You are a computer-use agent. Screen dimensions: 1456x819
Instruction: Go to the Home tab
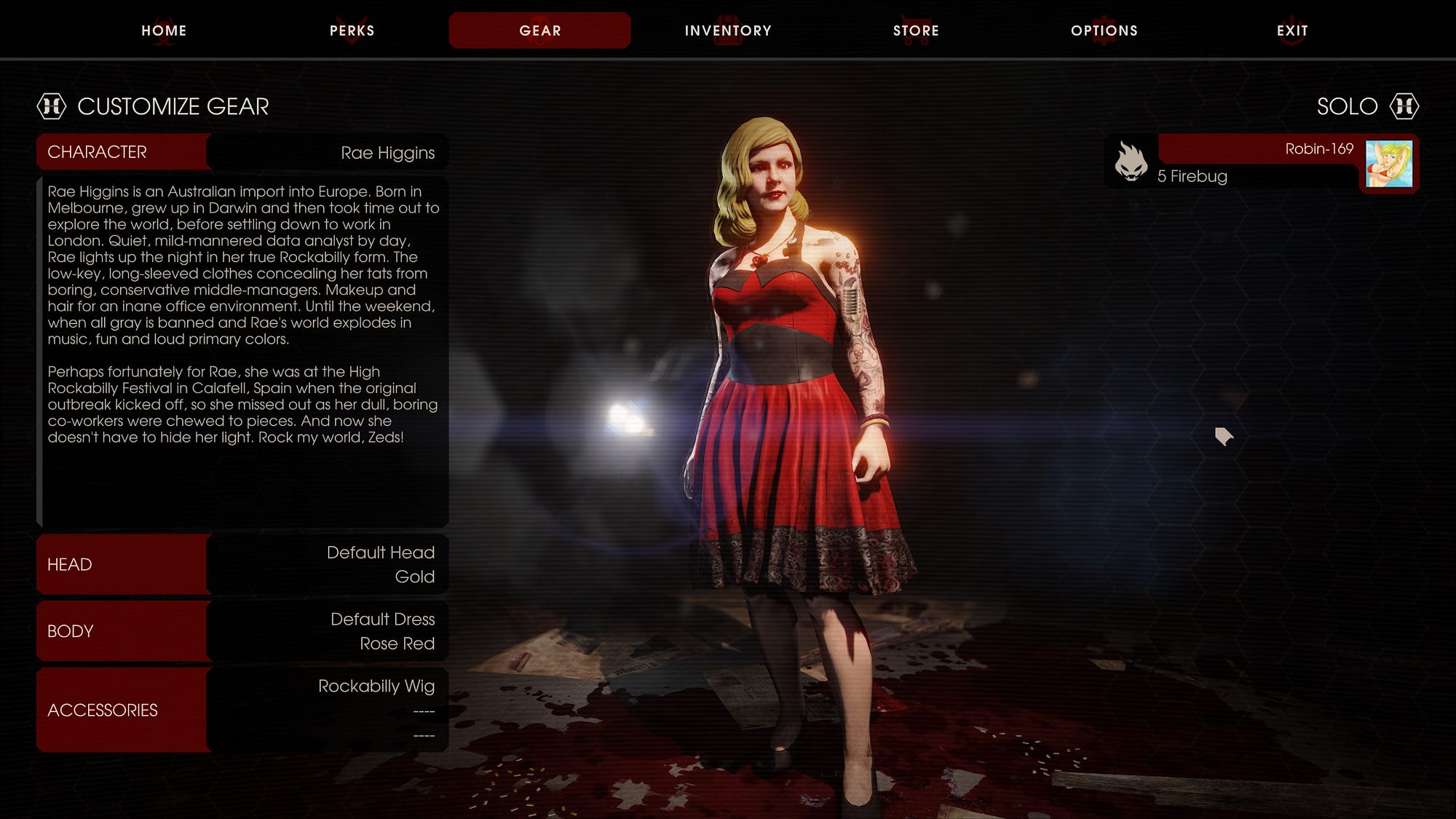click(x=164, y=31)
